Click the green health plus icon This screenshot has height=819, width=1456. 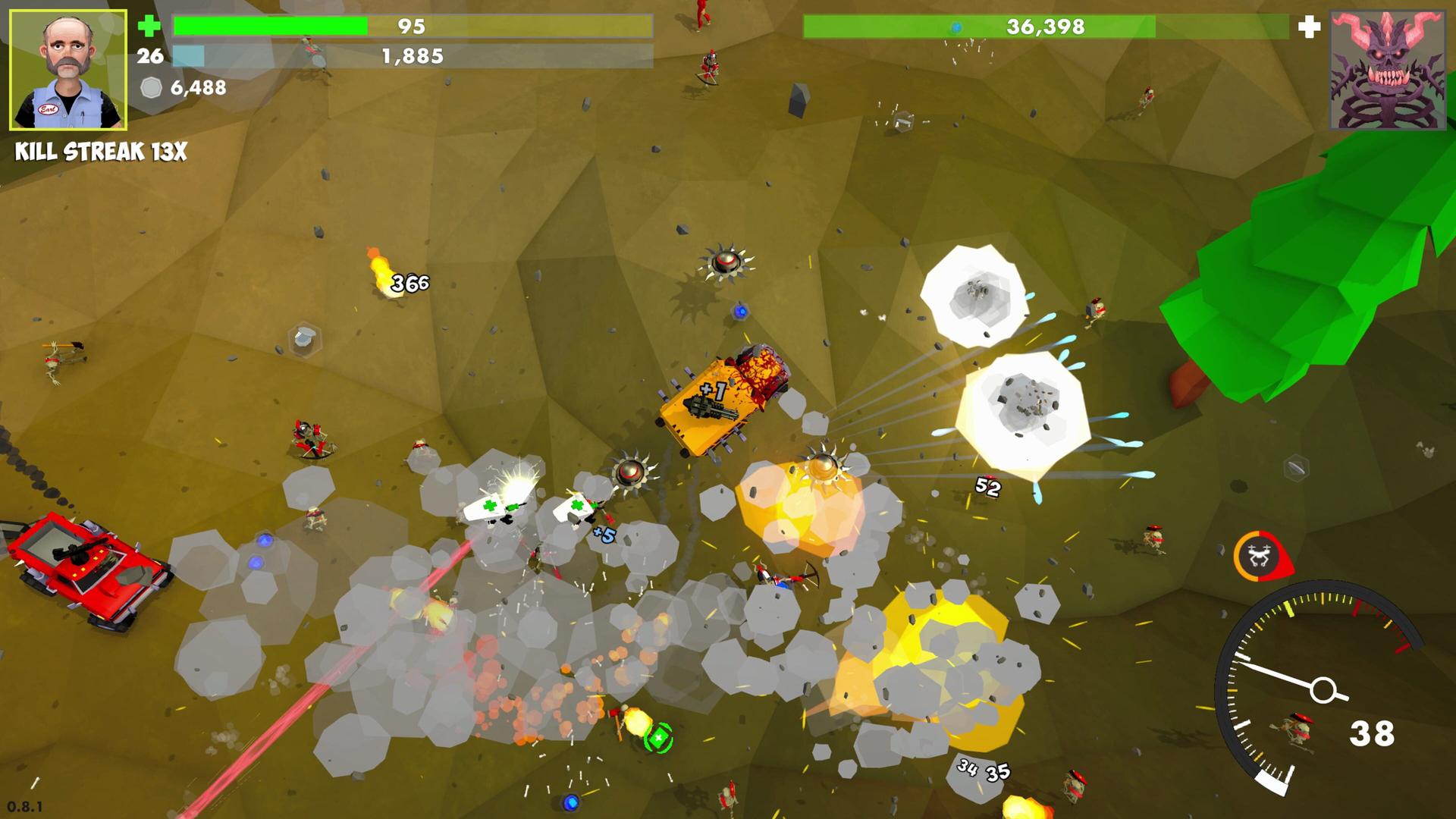tap(149, 27)
